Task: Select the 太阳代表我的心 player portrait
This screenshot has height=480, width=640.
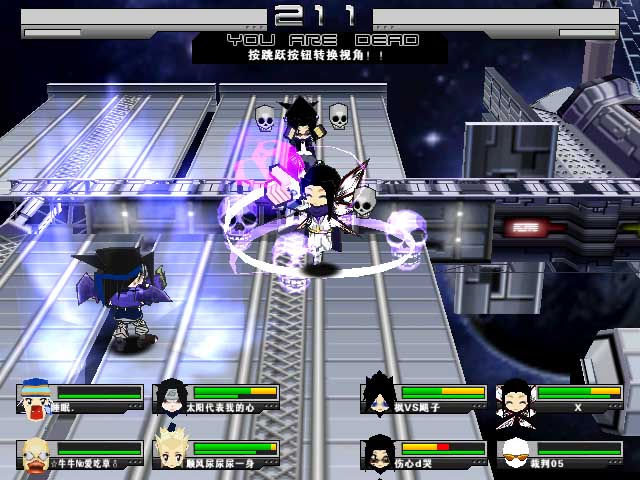Action: tap(172, 397)
